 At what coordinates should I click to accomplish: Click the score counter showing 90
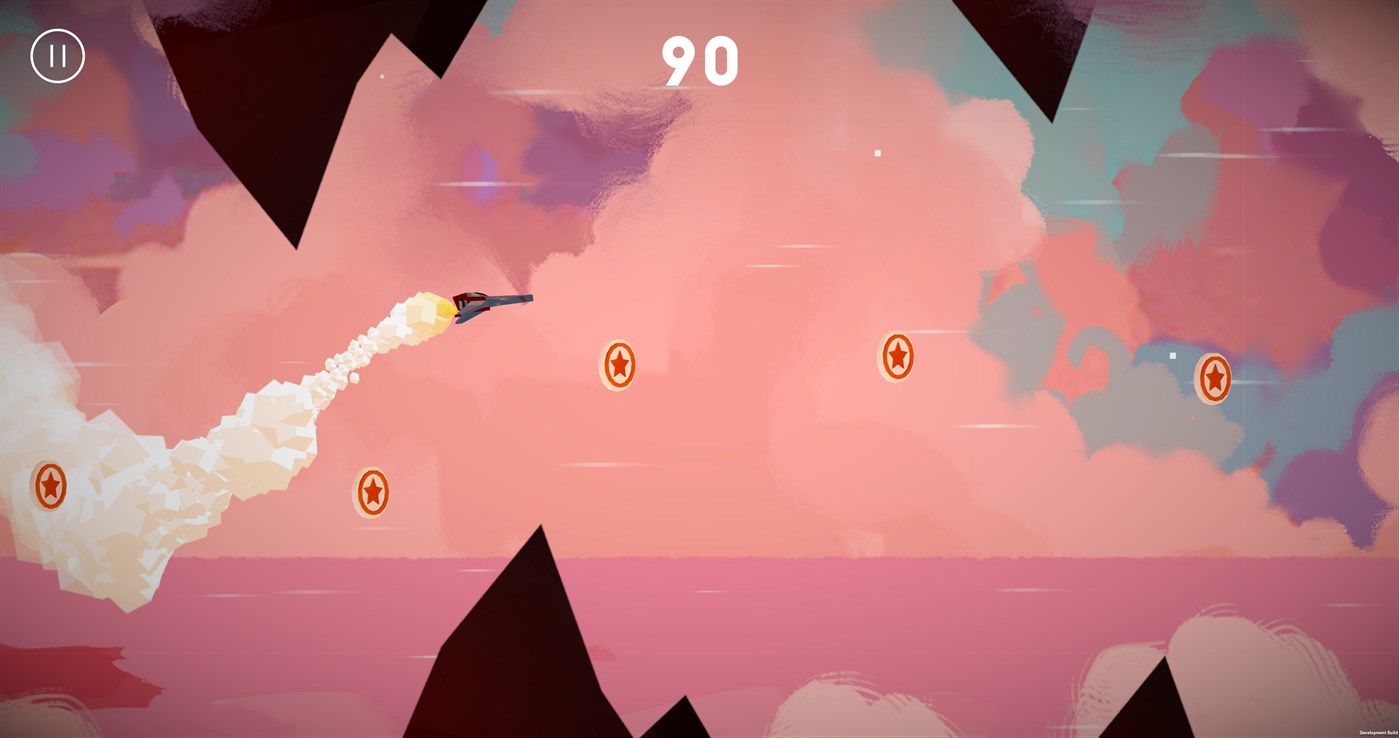point(698,62)
